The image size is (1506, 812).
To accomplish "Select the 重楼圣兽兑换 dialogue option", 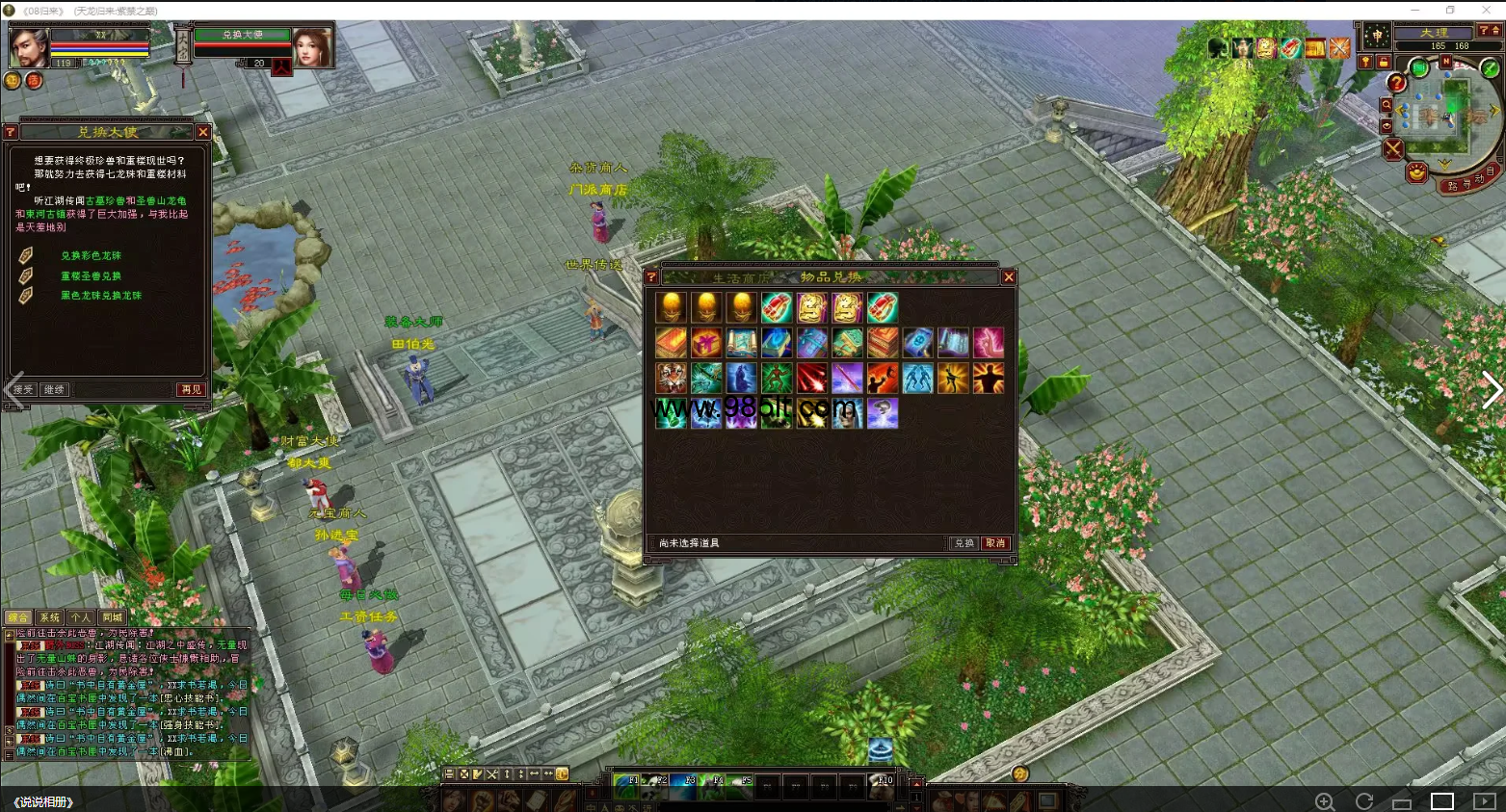I will [91, 276].
